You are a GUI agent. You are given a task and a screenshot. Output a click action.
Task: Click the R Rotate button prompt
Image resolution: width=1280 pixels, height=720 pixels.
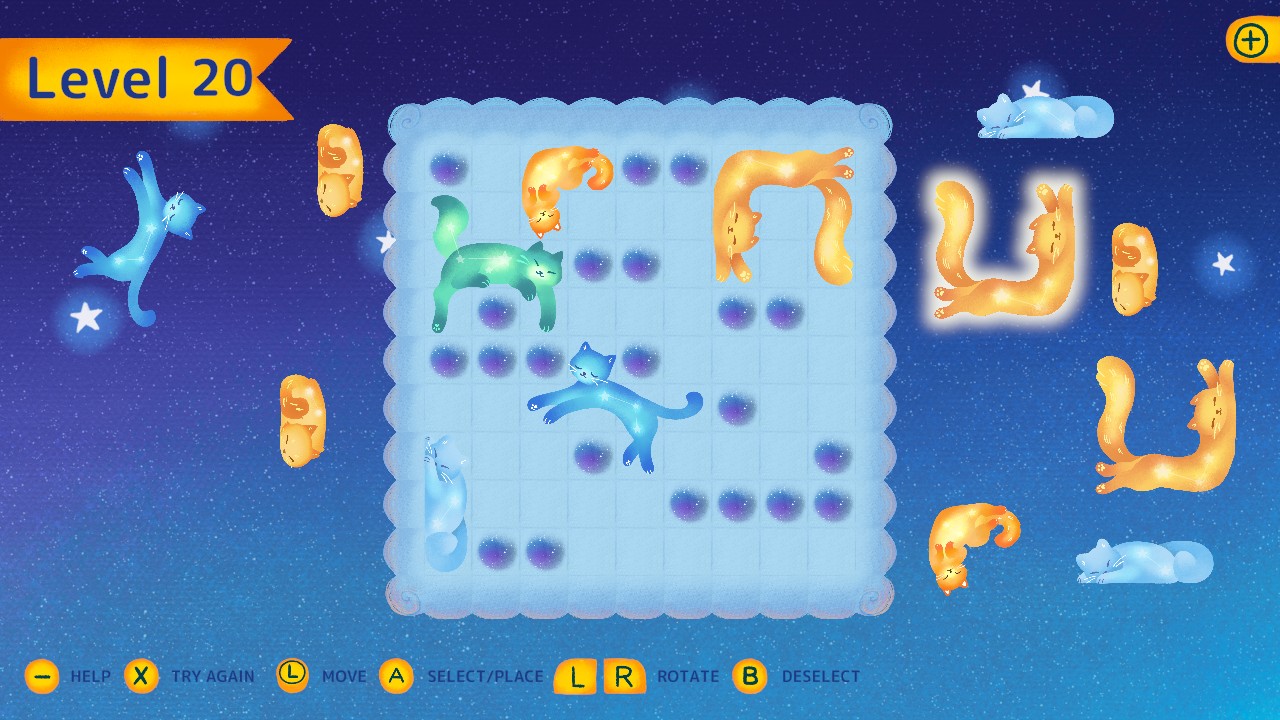point(625,676)
